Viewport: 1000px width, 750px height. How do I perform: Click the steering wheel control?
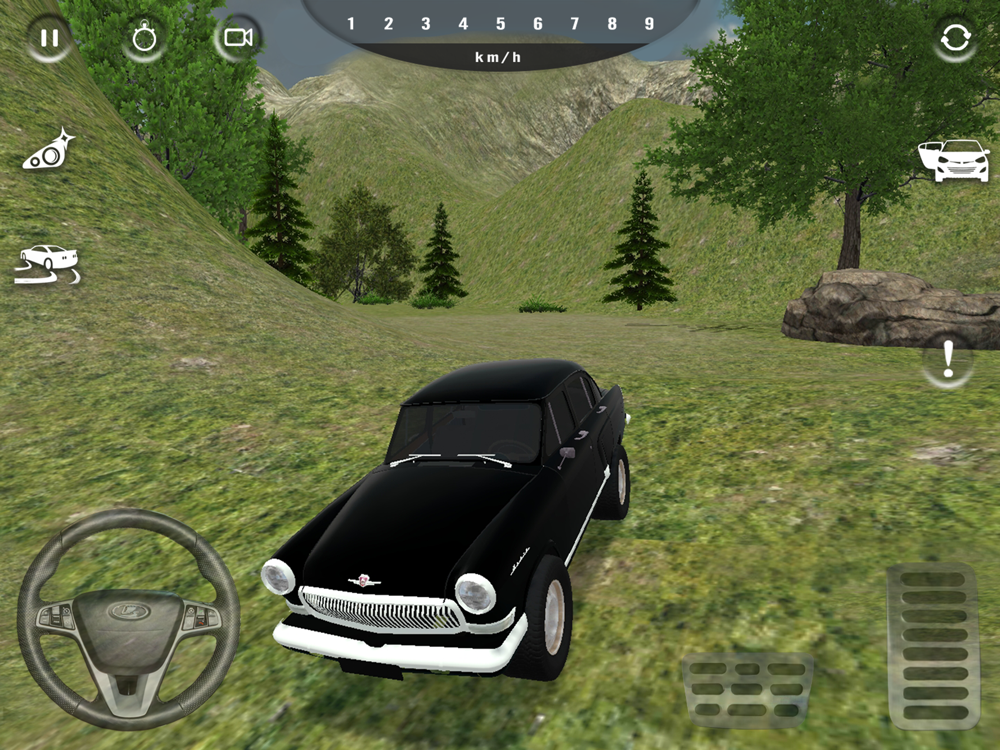click(128, 619)
